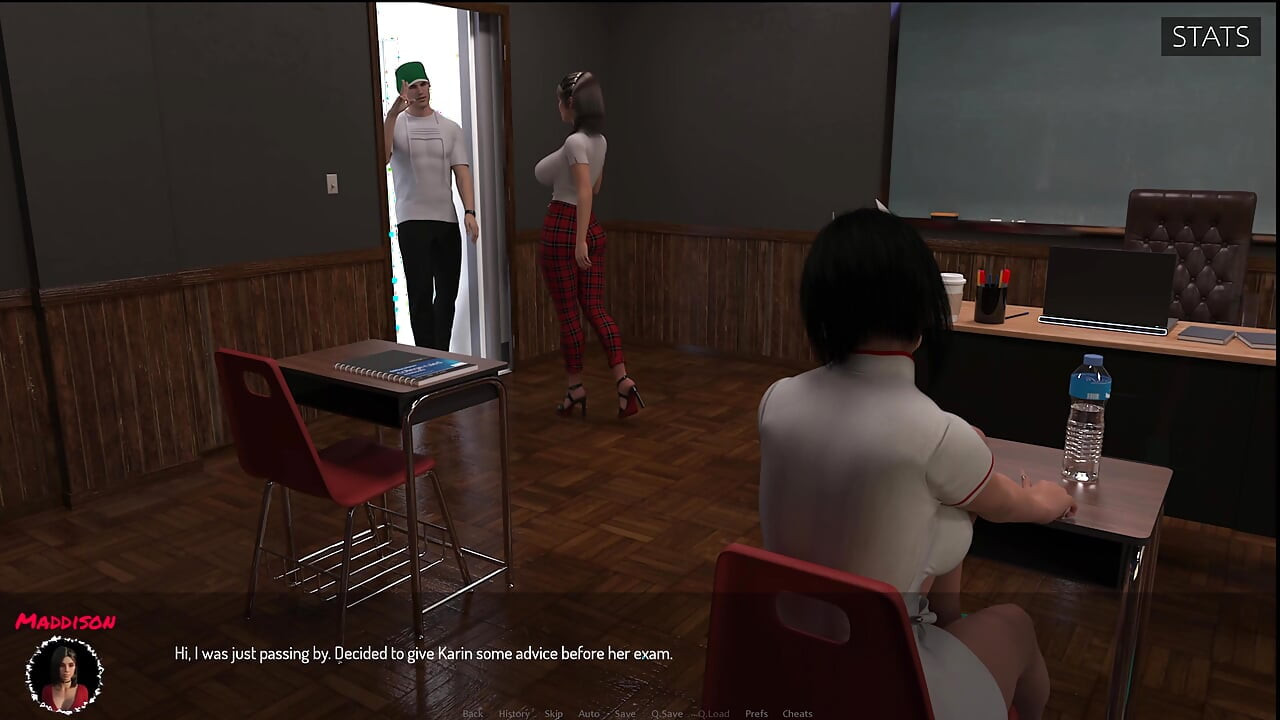Open Prefs to adjust volume sliders

tap(756, 713)
